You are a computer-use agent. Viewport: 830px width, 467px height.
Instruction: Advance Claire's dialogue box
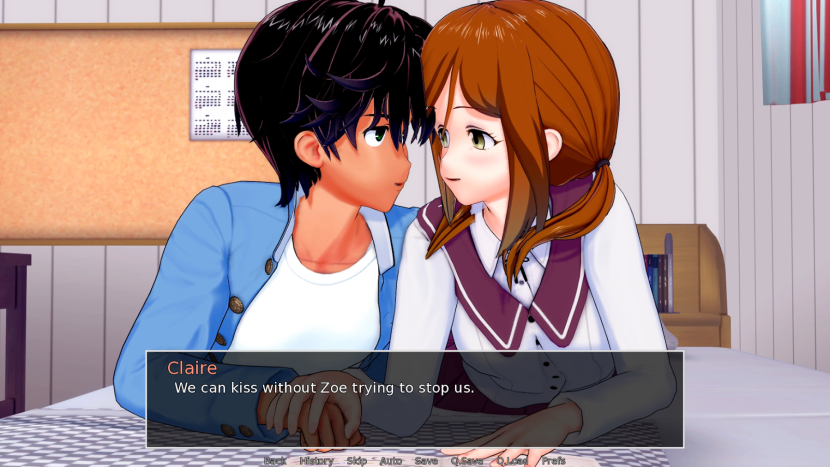click(415, 399)
